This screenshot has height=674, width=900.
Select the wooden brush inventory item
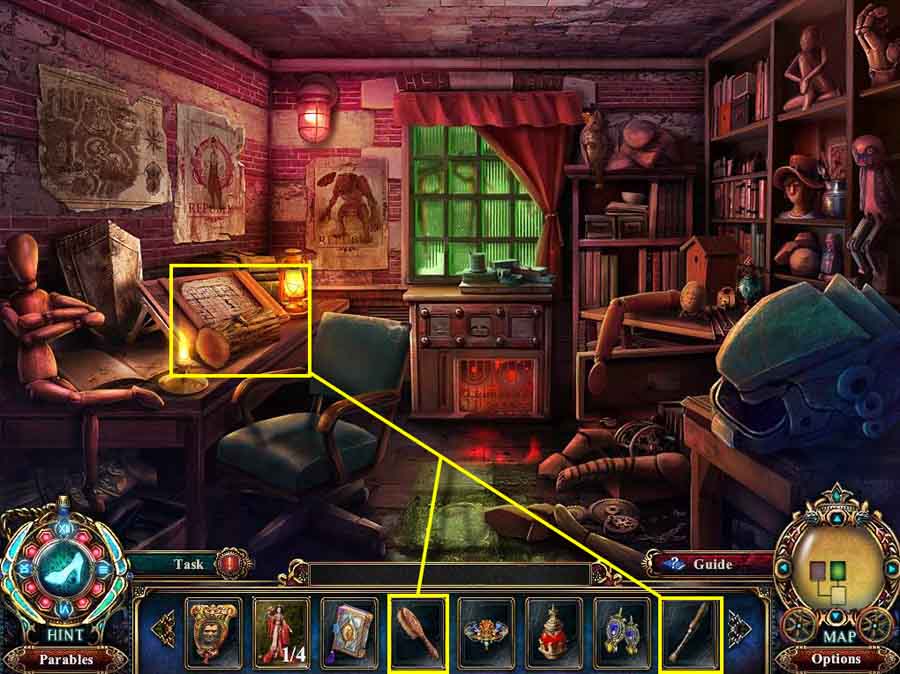point(417,631)
